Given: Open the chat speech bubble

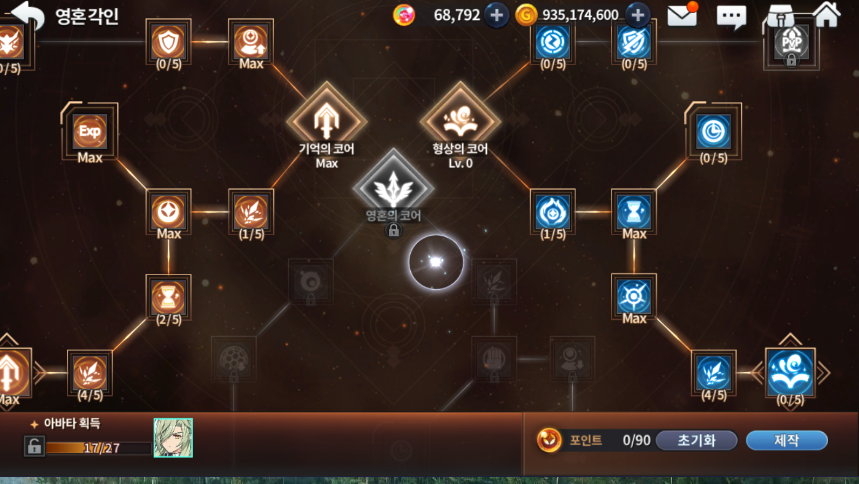Looking at the screenshot, I should click(731, 16).
